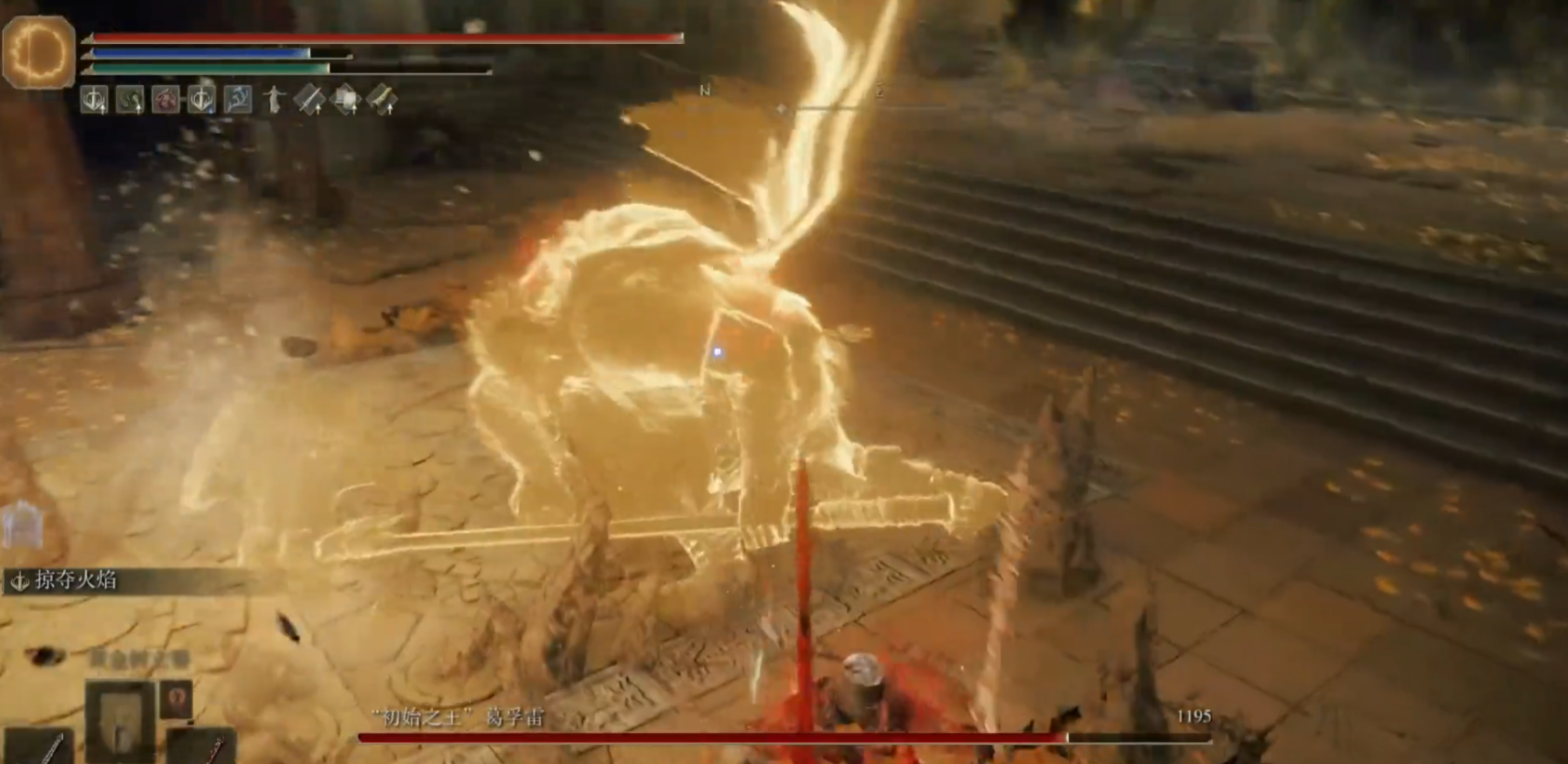This screenshot has width=1568, height=764.
Task: Select the blue lightning buff icon
Action: coord(237,99)
